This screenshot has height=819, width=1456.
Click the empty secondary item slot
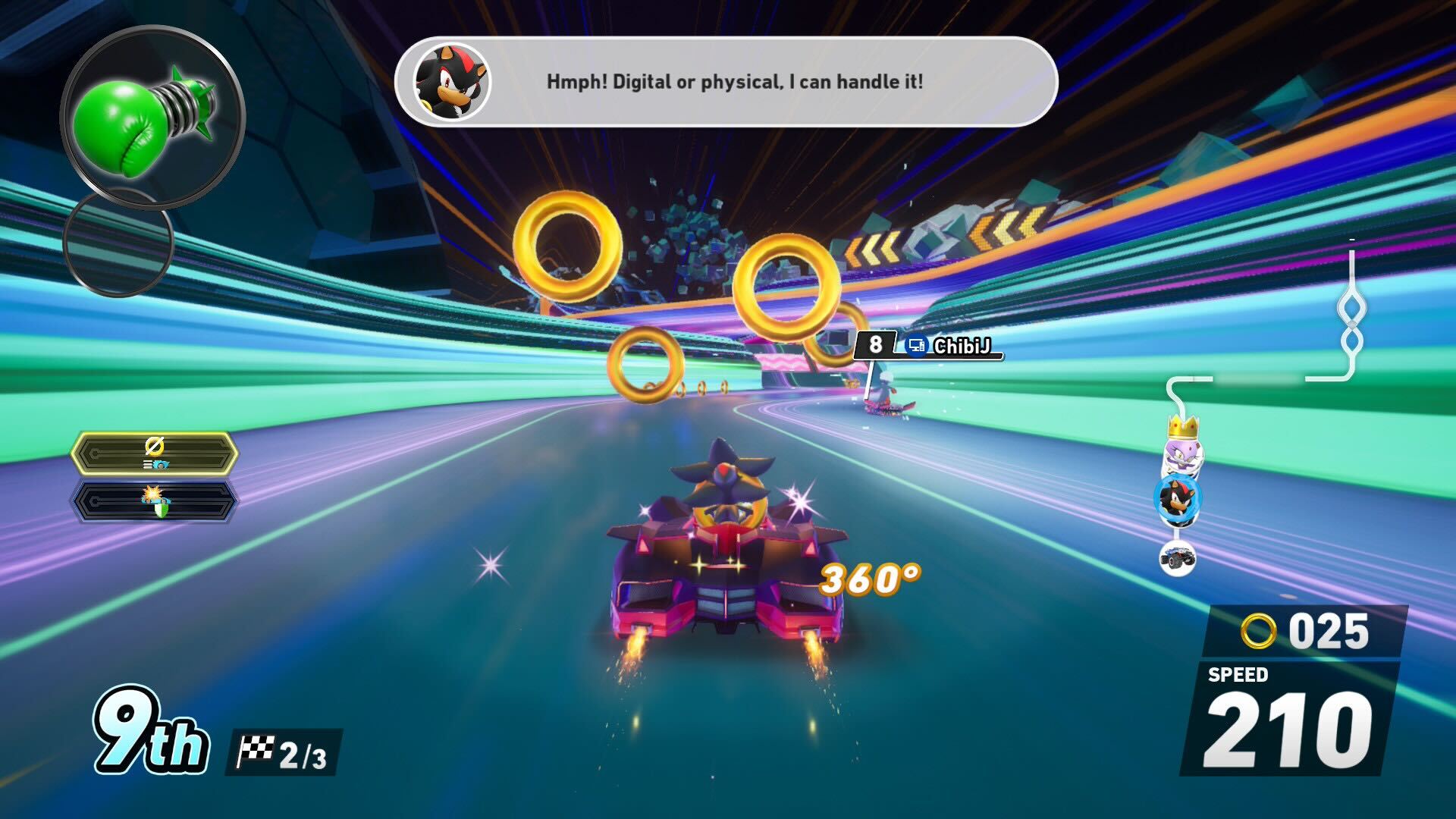point(119,243)
